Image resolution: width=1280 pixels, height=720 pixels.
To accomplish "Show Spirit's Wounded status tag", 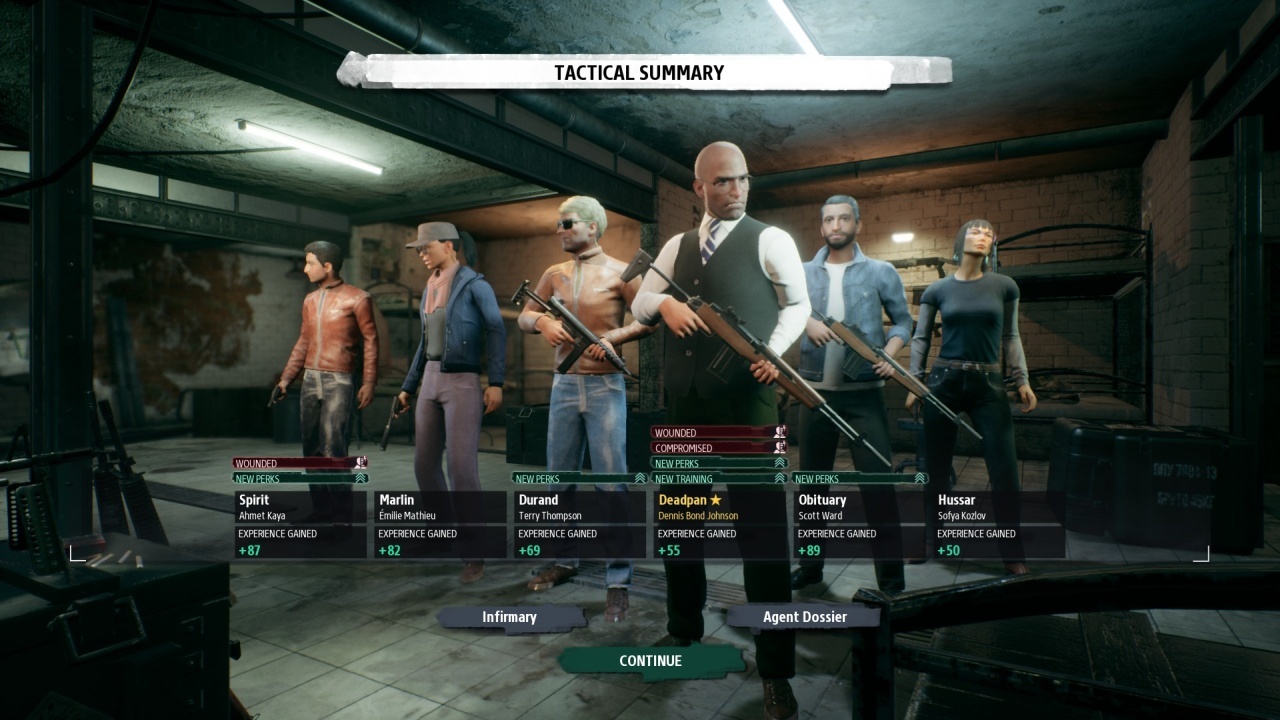I will tap(300, 464).
